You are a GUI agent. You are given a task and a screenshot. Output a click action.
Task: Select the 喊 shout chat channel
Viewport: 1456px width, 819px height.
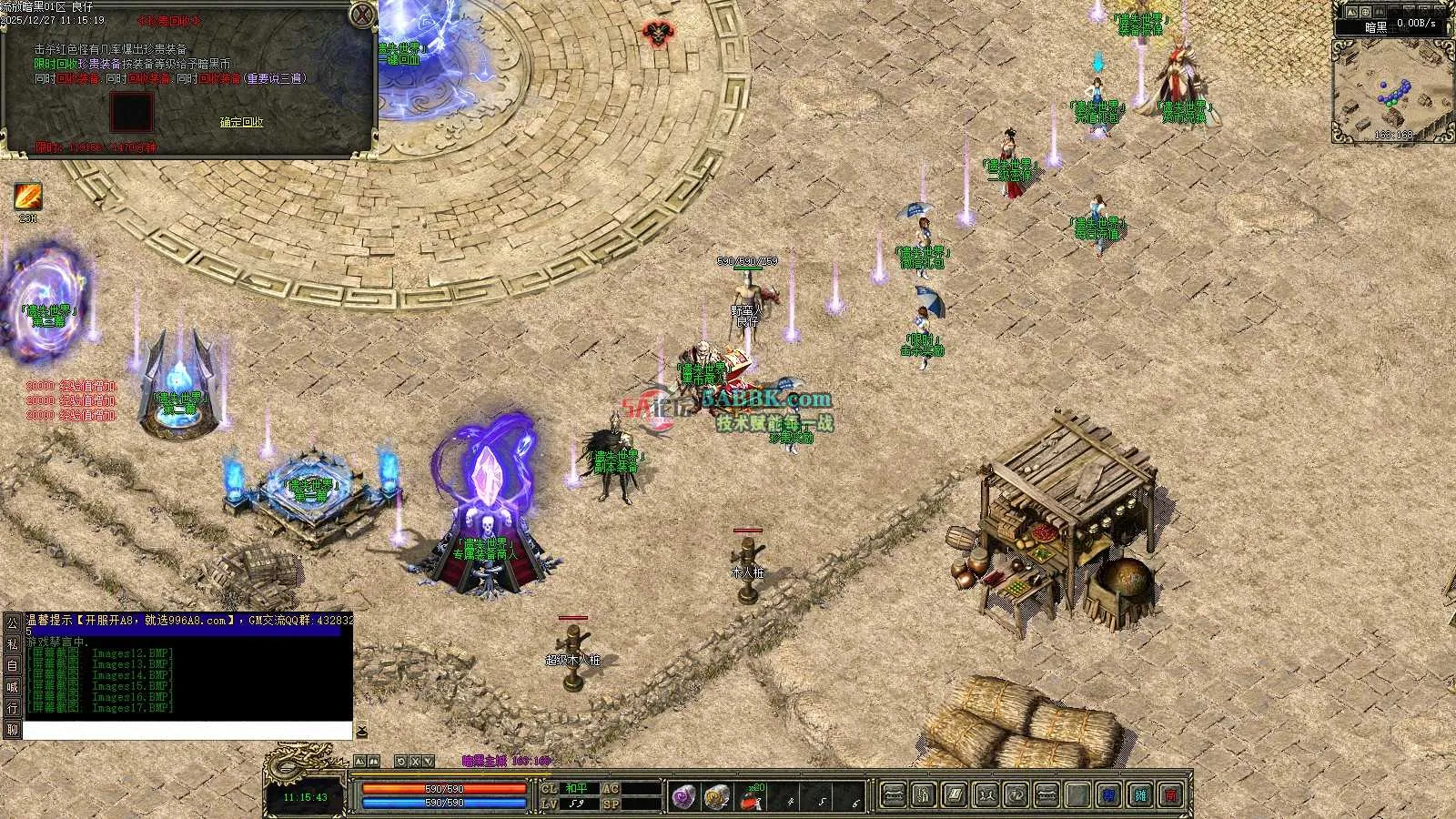[x=13, y=687]
